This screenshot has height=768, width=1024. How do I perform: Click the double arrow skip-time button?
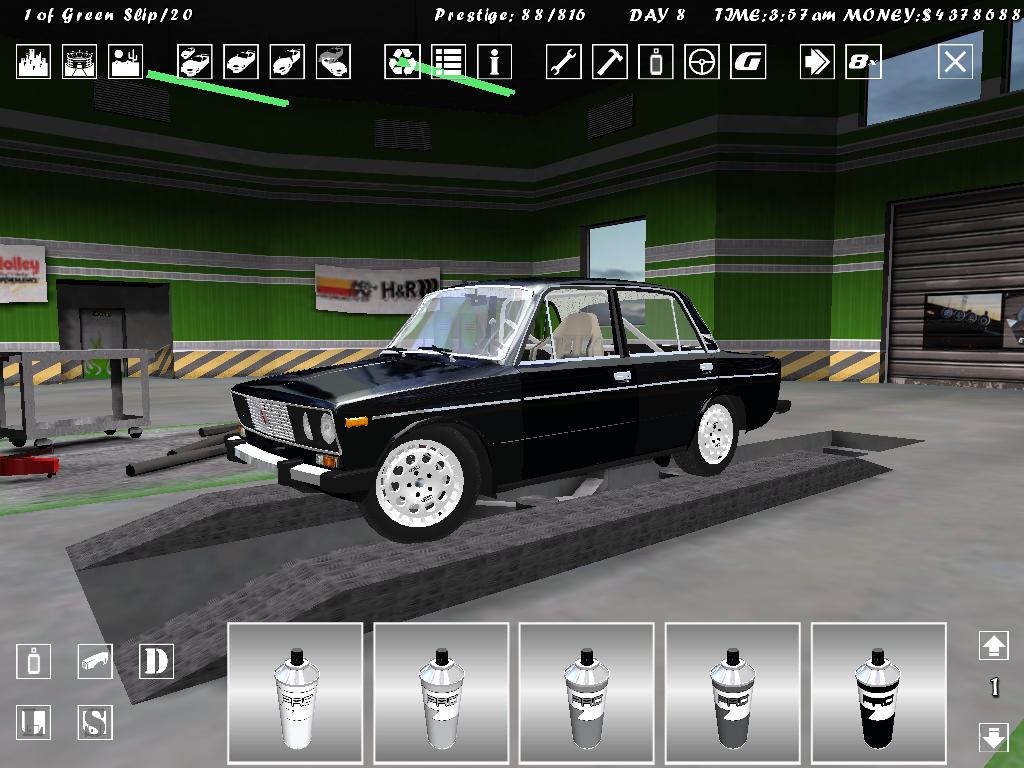[x=817, y=62]
